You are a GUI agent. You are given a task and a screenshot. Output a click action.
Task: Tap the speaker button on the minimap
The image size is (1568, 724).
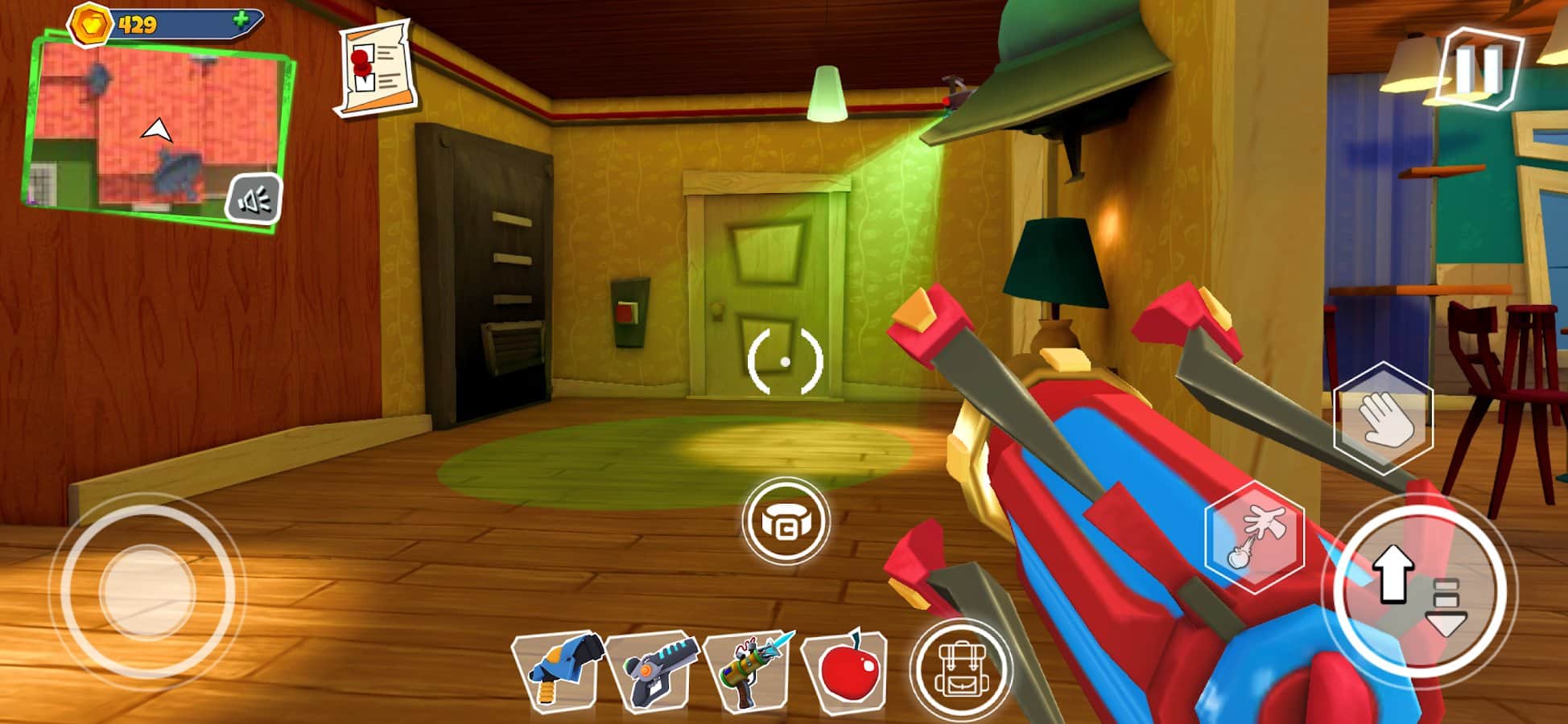coord(253,199)
